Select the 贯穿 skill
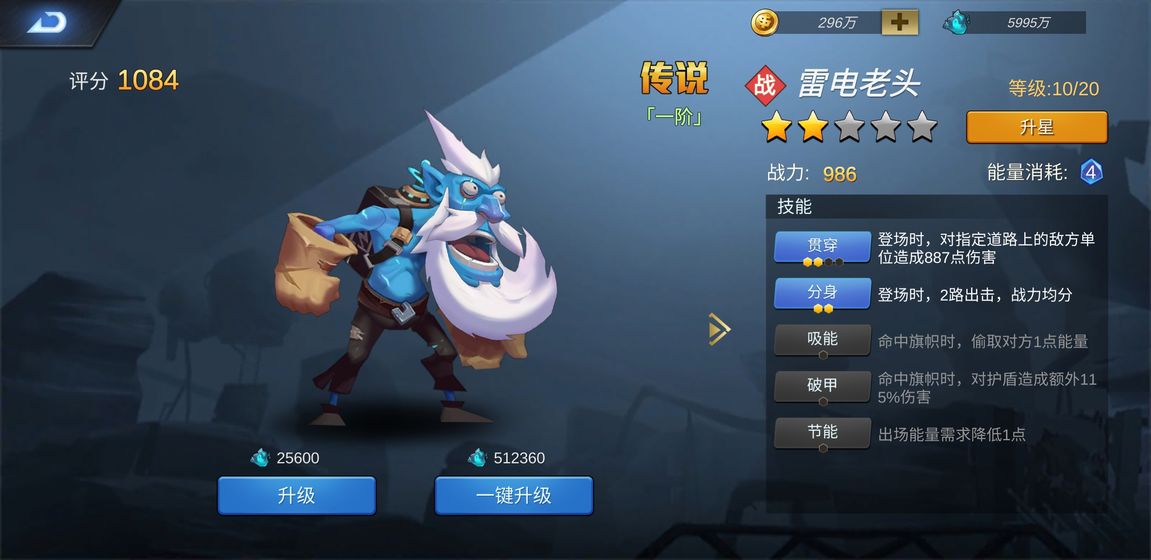 click(x=822, y=247)
